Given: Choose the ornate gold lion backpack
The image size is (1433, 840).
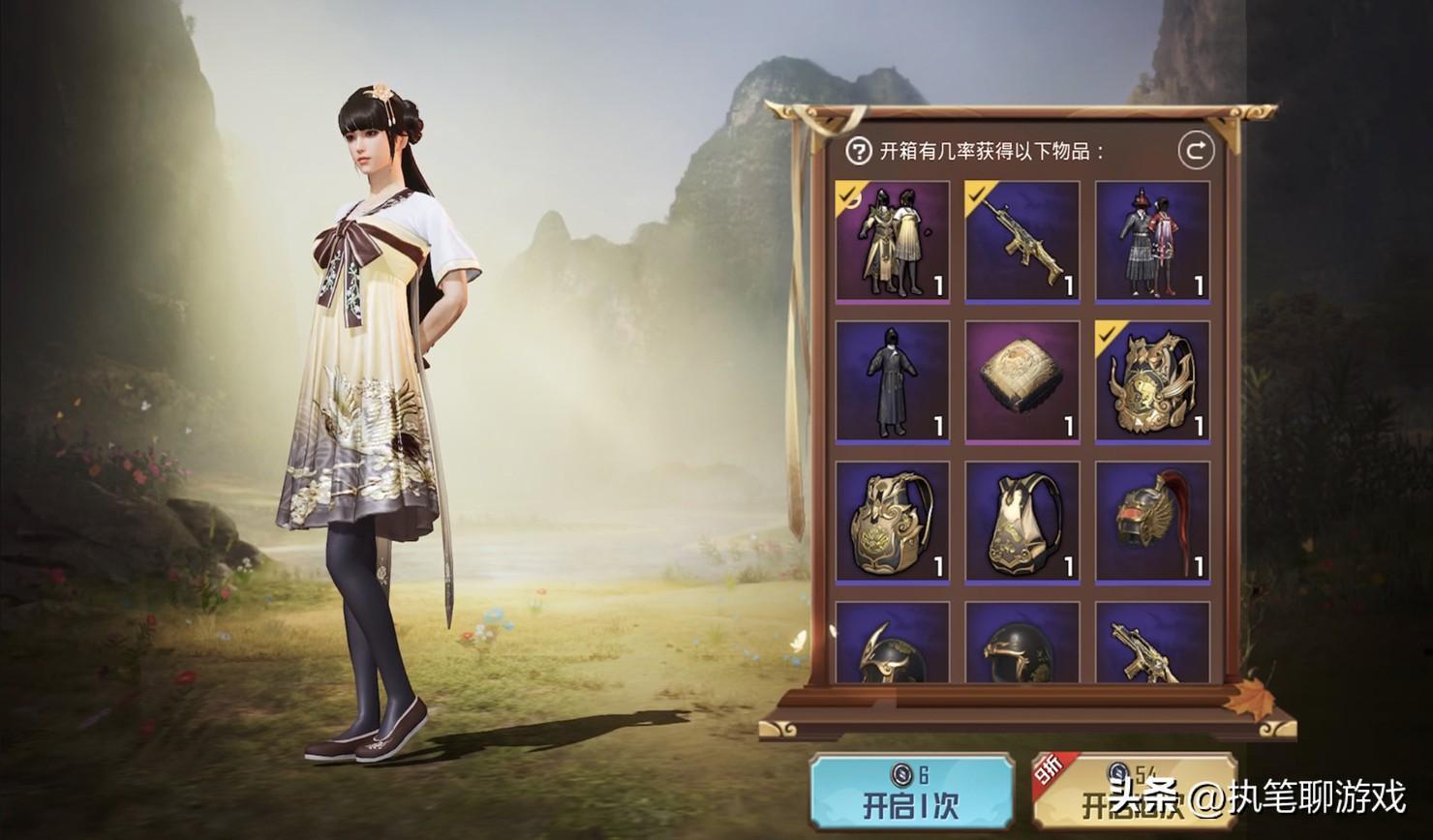Looking at the screenshot, I should 1152,381.
